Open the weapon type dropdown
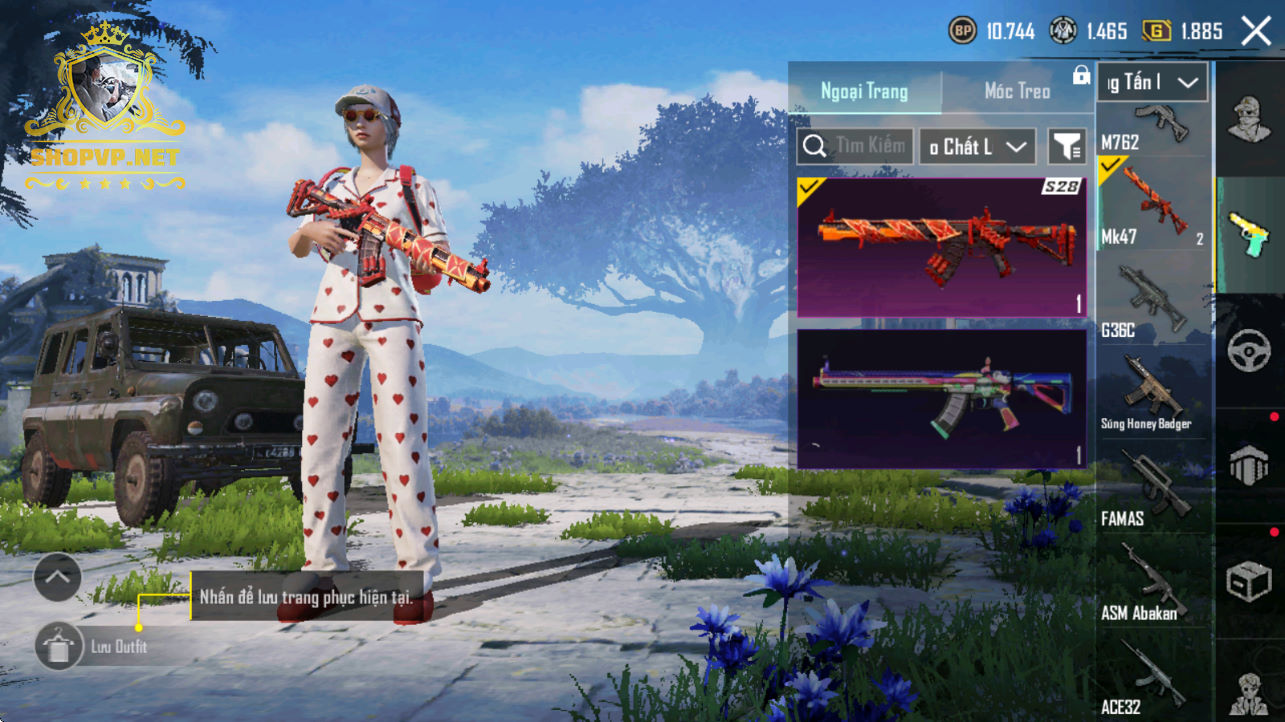 pyautogui.click(x=1152, y=83)
